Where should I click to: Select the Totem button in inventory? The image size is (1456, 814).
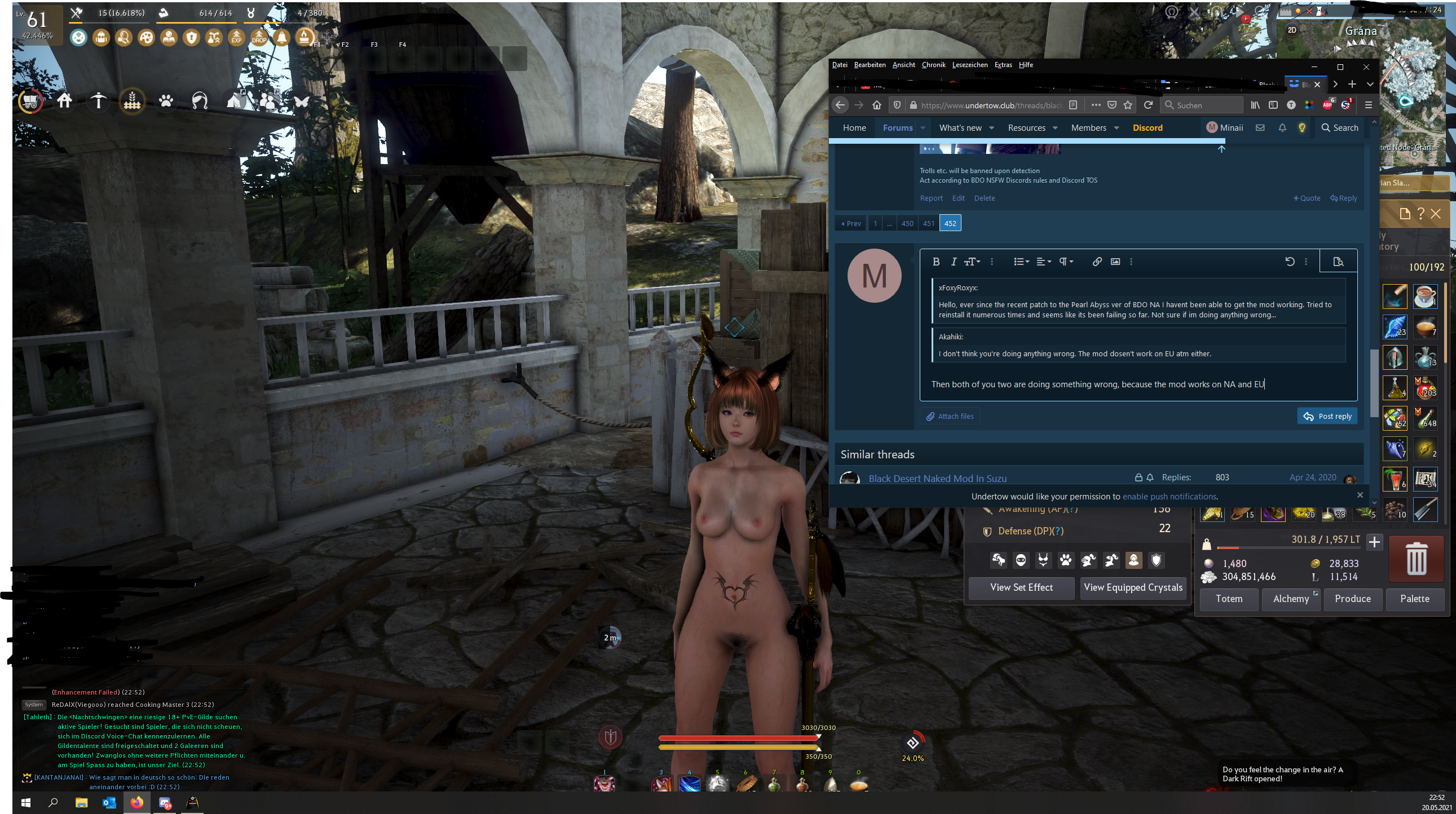(1229, 599)
